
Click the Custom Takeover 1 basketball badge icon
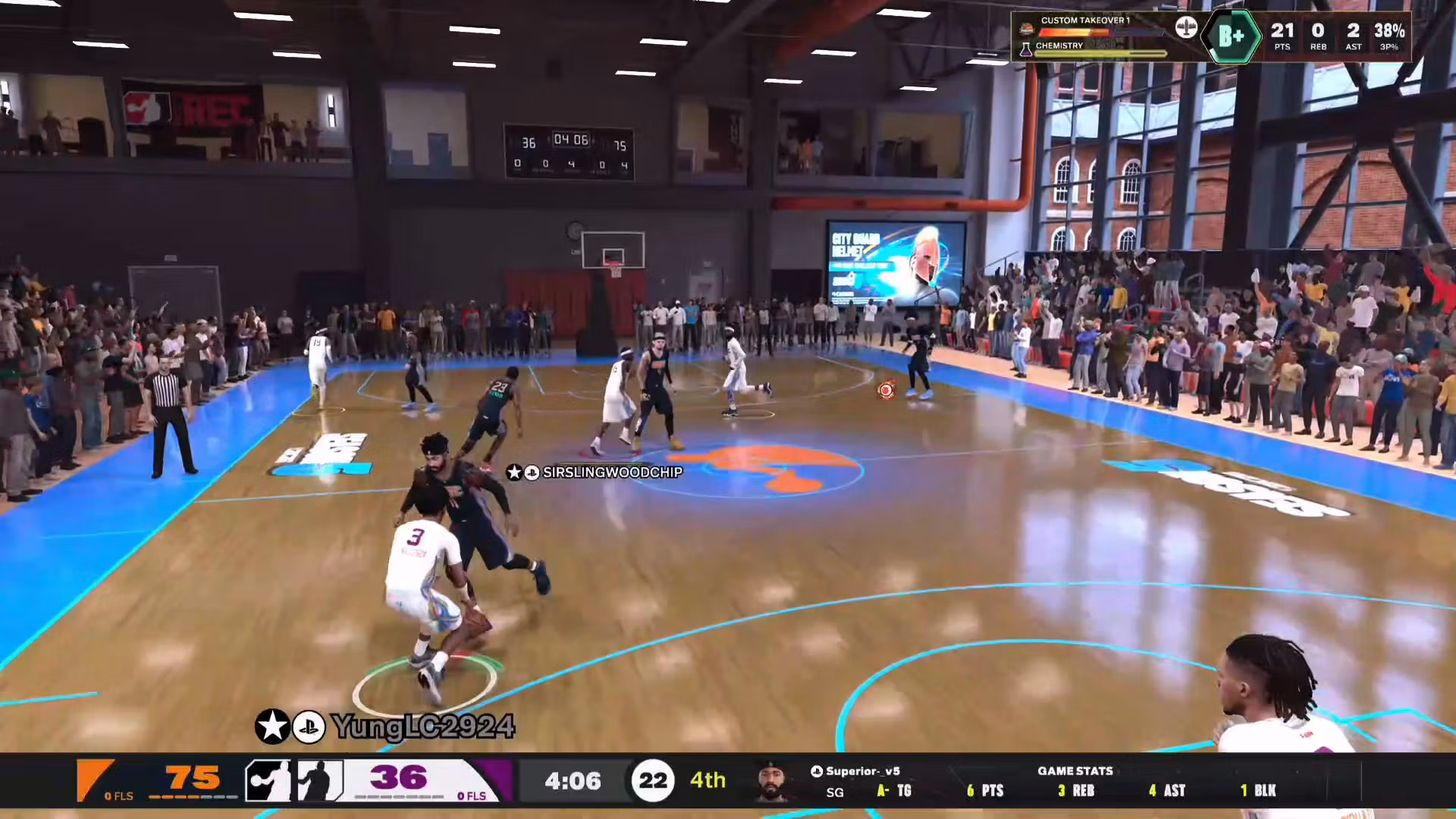(x=1027, y=29)
